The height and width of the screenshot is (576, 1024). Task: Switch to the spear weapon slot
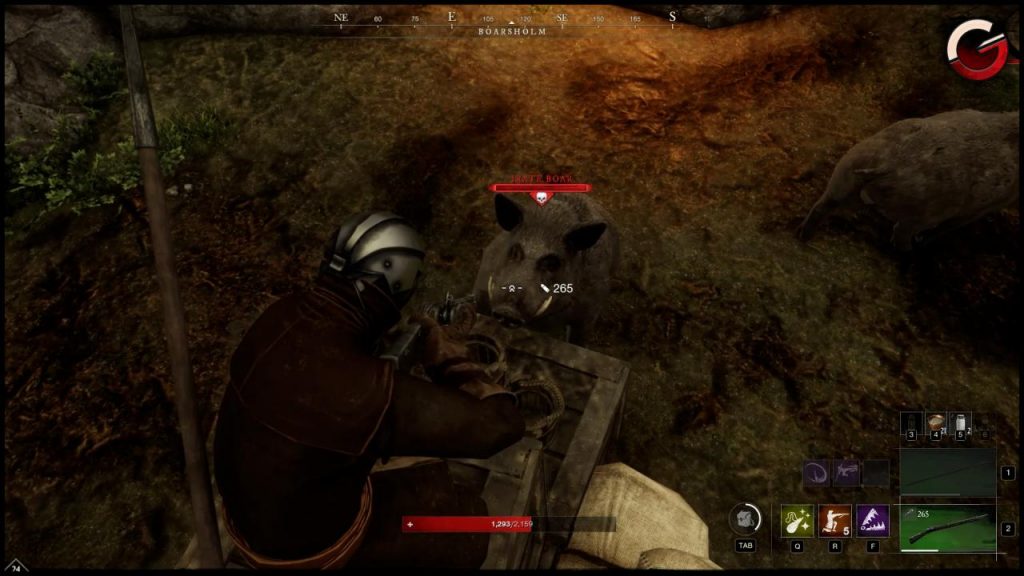[x=947, y=472]
